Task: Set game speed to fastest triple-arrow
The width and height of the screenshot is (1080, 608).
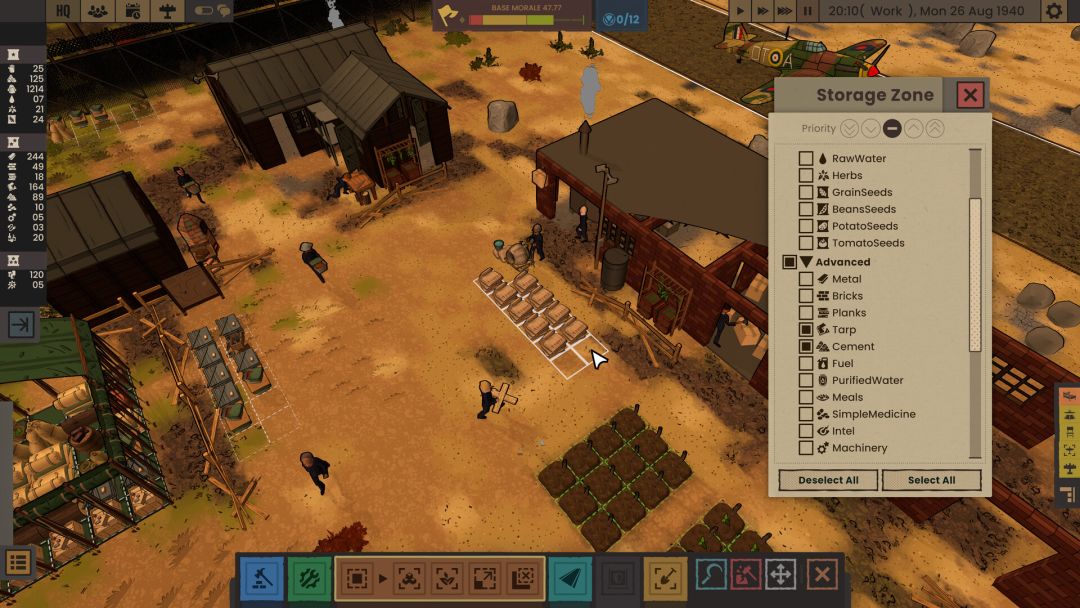Action: pos(785,11)
